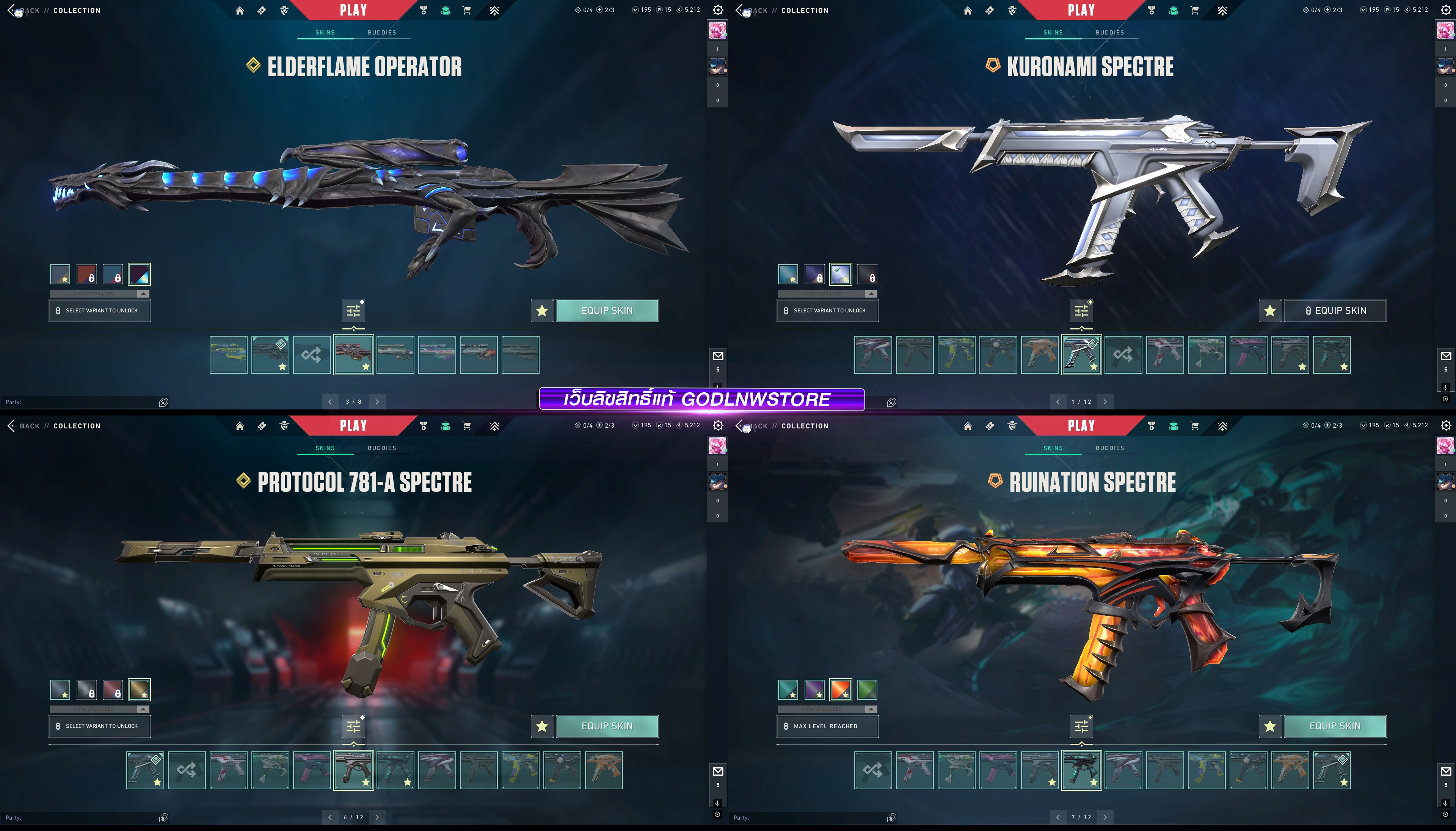Equip the Elderflame Operator skin
1456x831 pixels.
[607, 310]
